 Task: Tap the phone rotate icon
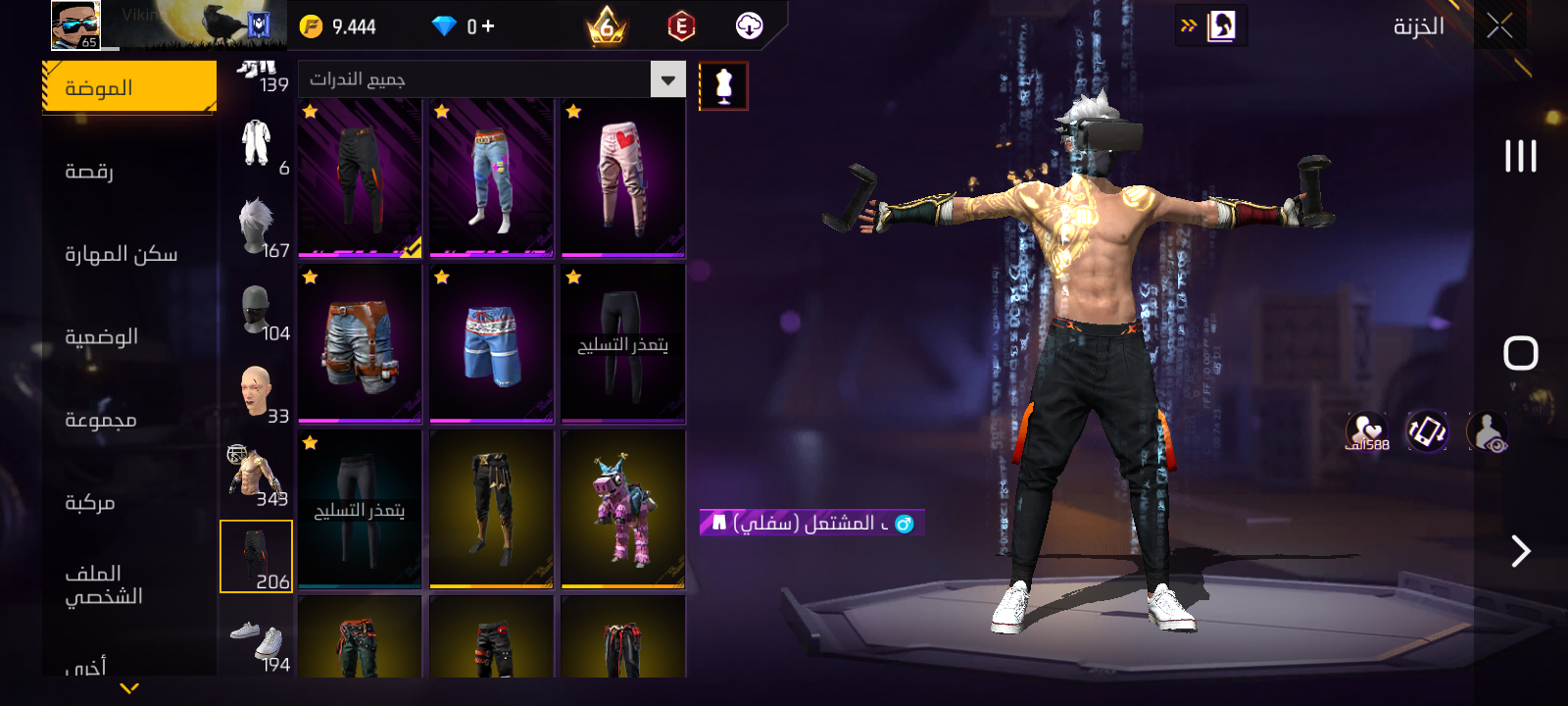1427,431
